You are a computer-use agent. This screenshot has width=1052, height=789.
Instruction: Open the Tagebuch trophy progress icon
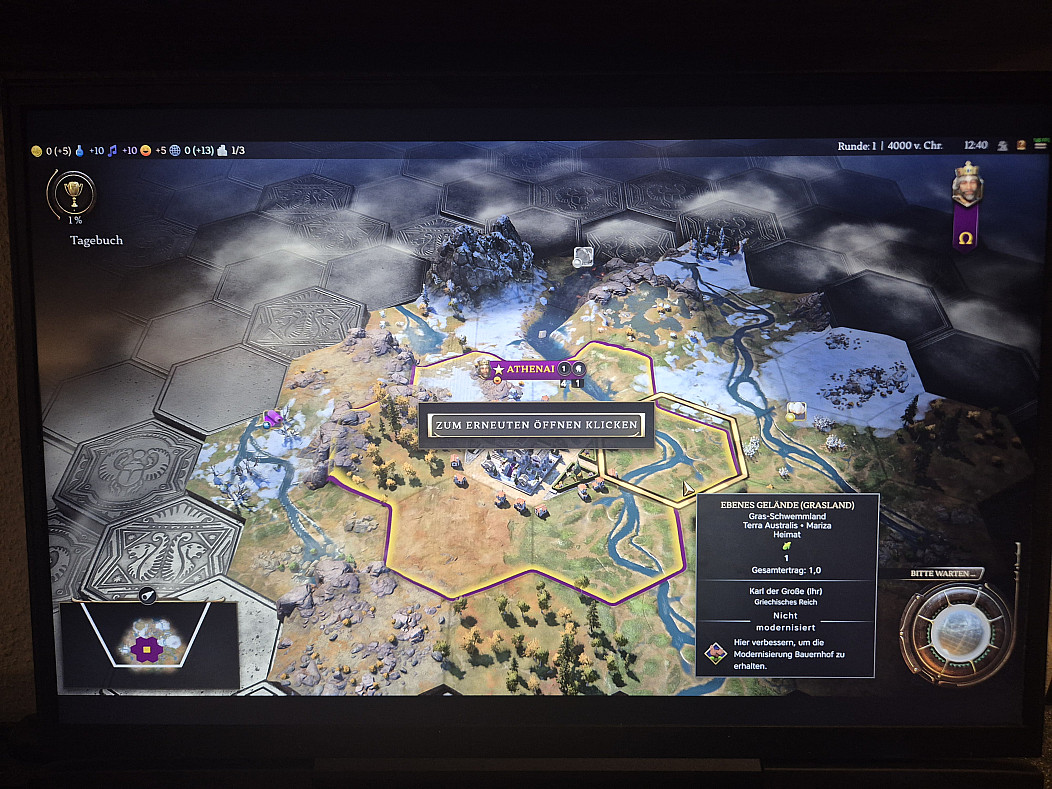(71, 191)
